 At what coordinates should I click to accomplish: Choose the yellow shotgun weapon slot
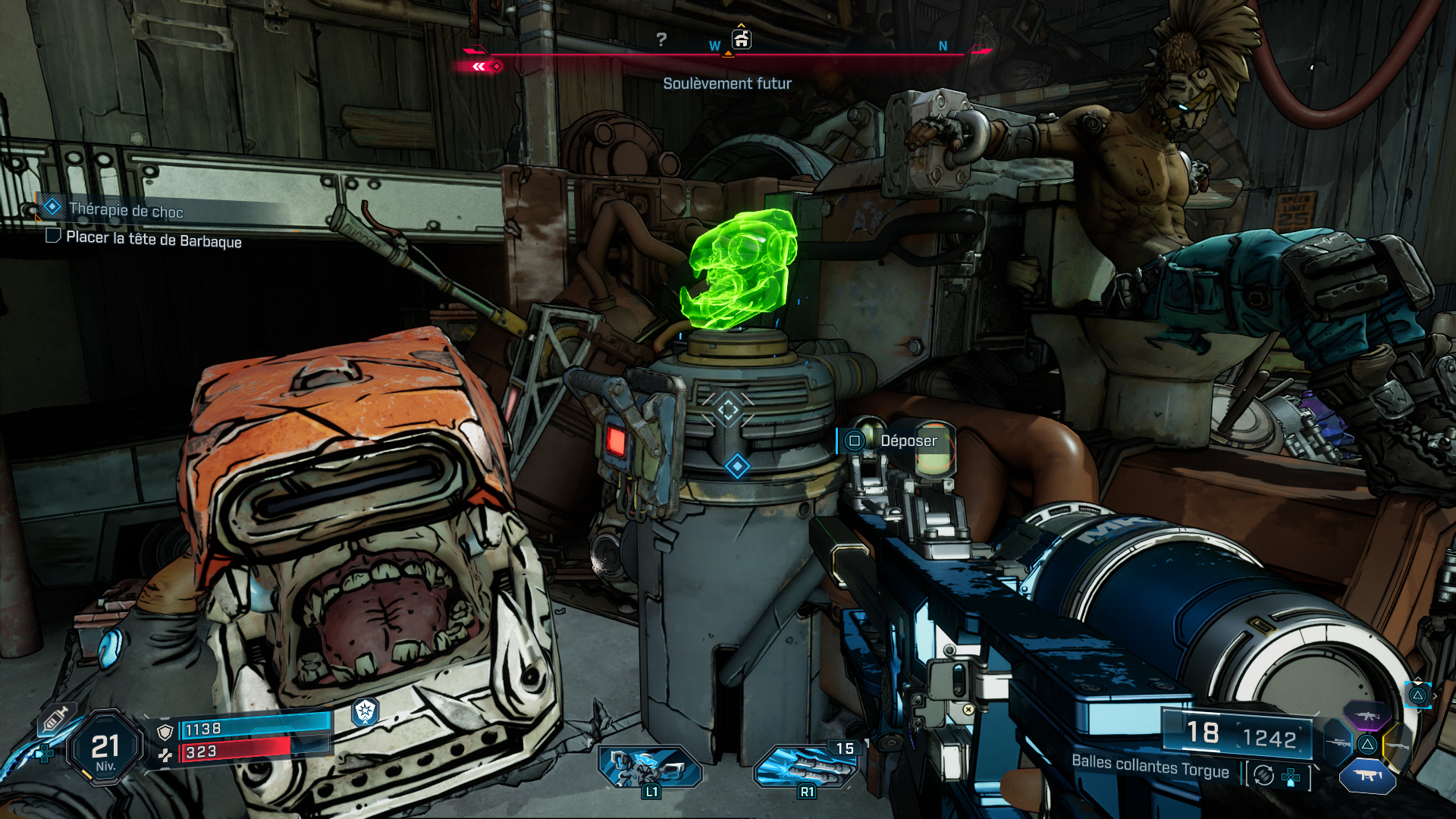point(1398,746)
